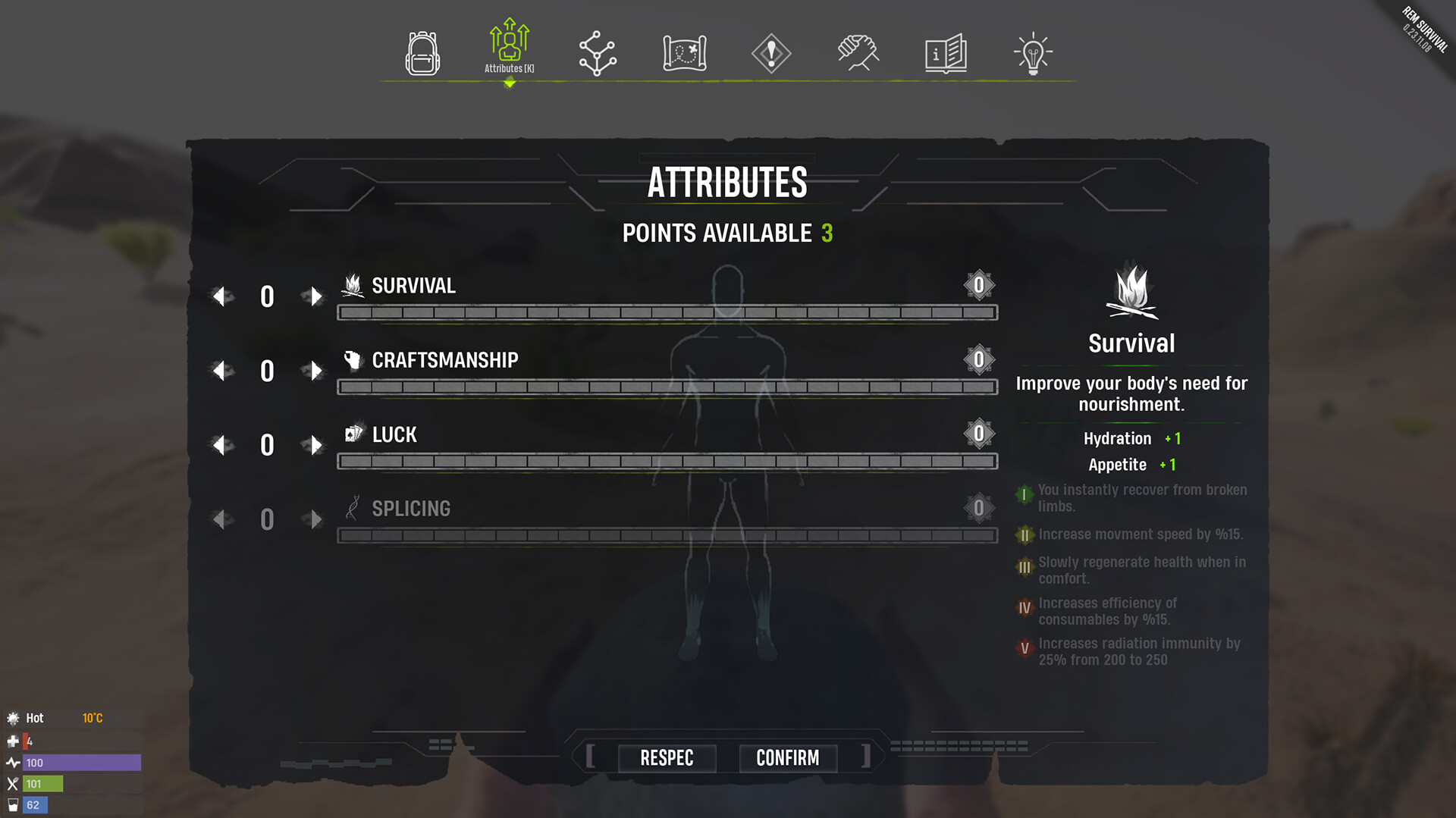Open the info journal book icon
The image size is (1456, 818).
(945, 52)
